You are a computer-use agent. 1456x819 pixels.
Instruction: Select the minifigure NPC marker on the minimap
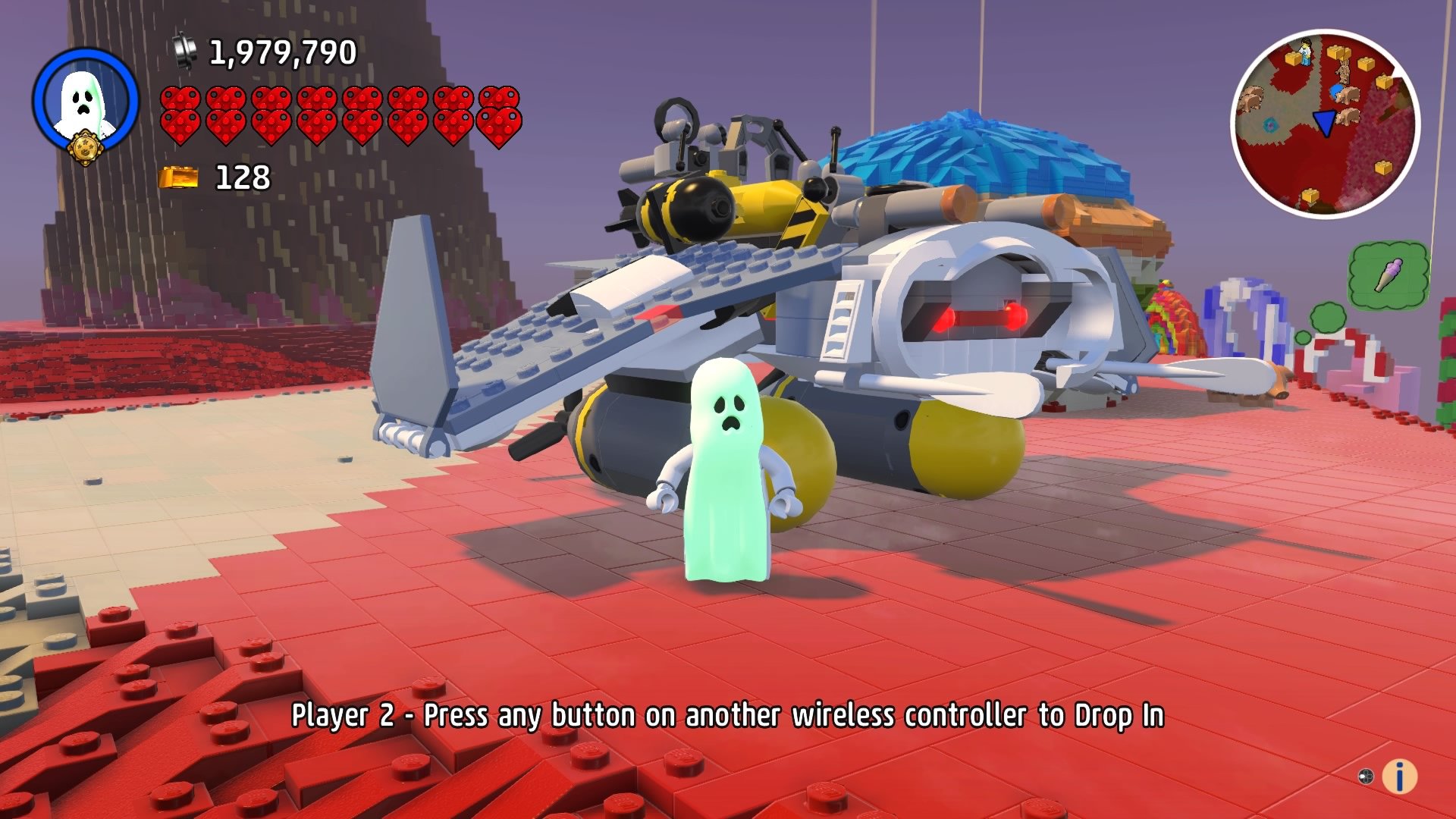coord(1306,51)
